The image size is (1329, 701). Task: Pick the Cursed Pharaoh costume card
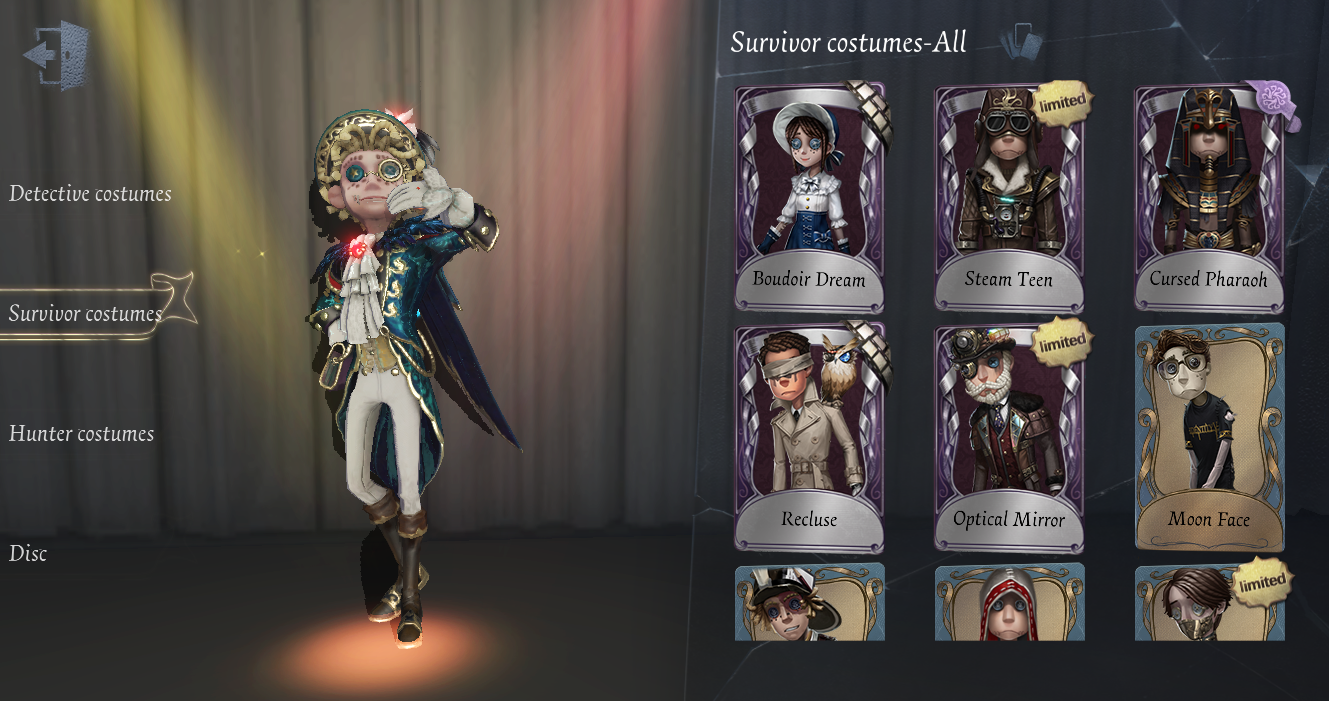pyautogui.click(x=1209, y=198)
